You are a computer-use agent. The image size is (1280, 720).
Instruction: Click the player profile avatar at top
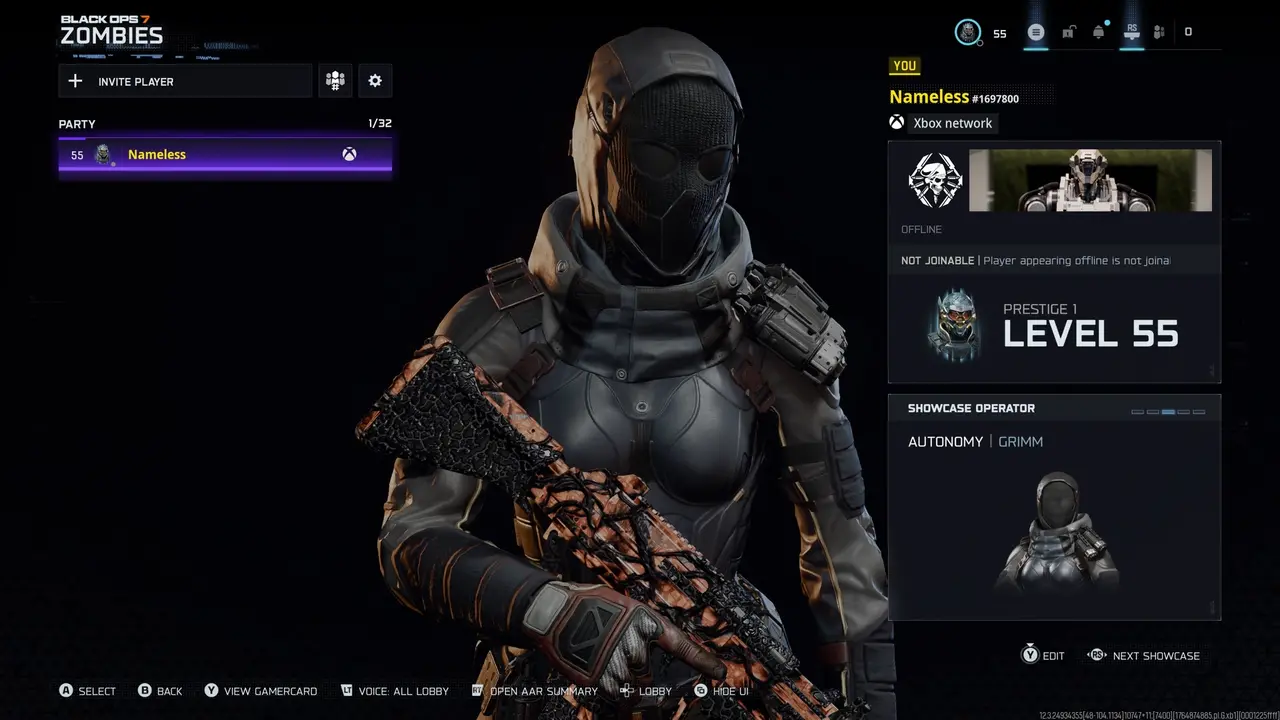pos(966,31)
